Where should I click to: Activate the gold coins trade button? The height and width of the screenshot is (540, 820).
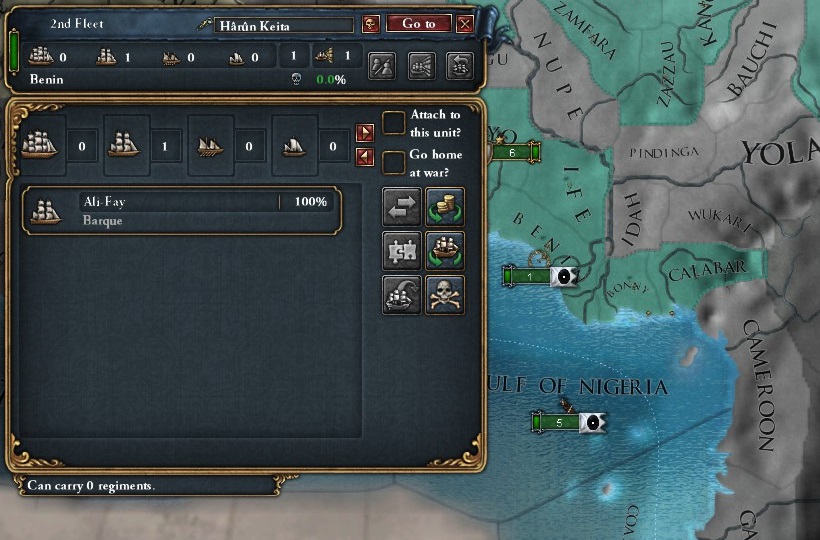(x=445, y=207)
